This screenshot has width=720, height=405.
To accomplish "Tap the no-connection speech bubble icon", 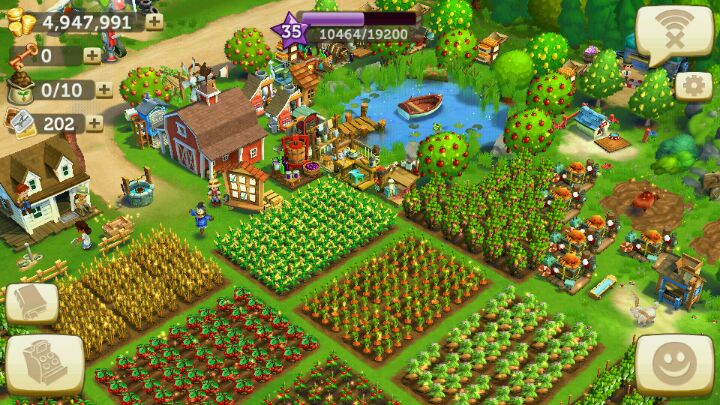I will (x=674, y=33).
